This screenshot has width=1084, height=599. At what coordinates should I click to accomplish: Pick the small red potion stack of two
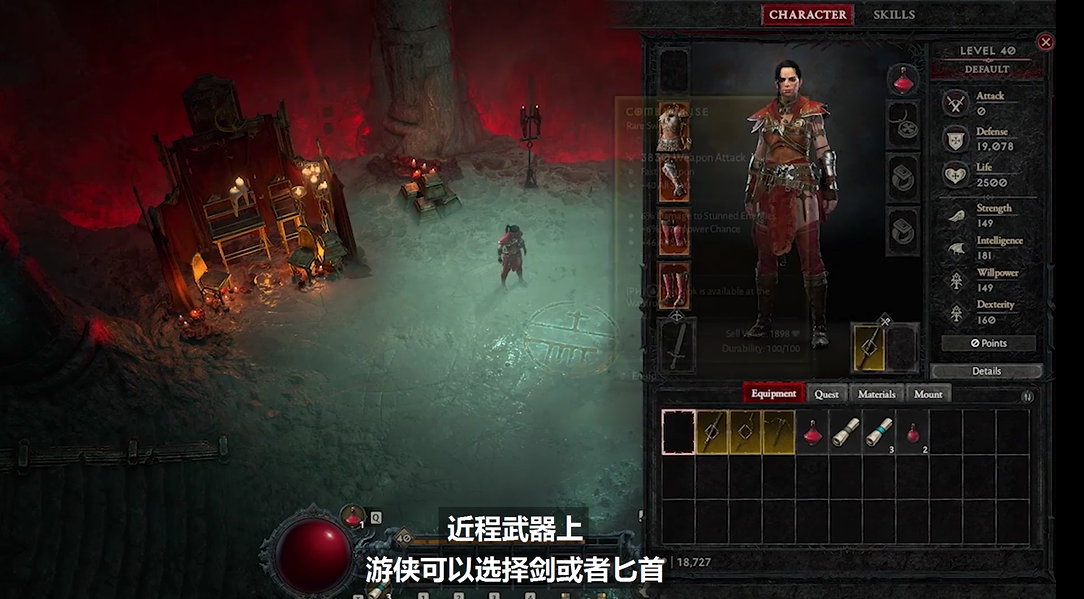pyautogui.click(x=912, y=432)
